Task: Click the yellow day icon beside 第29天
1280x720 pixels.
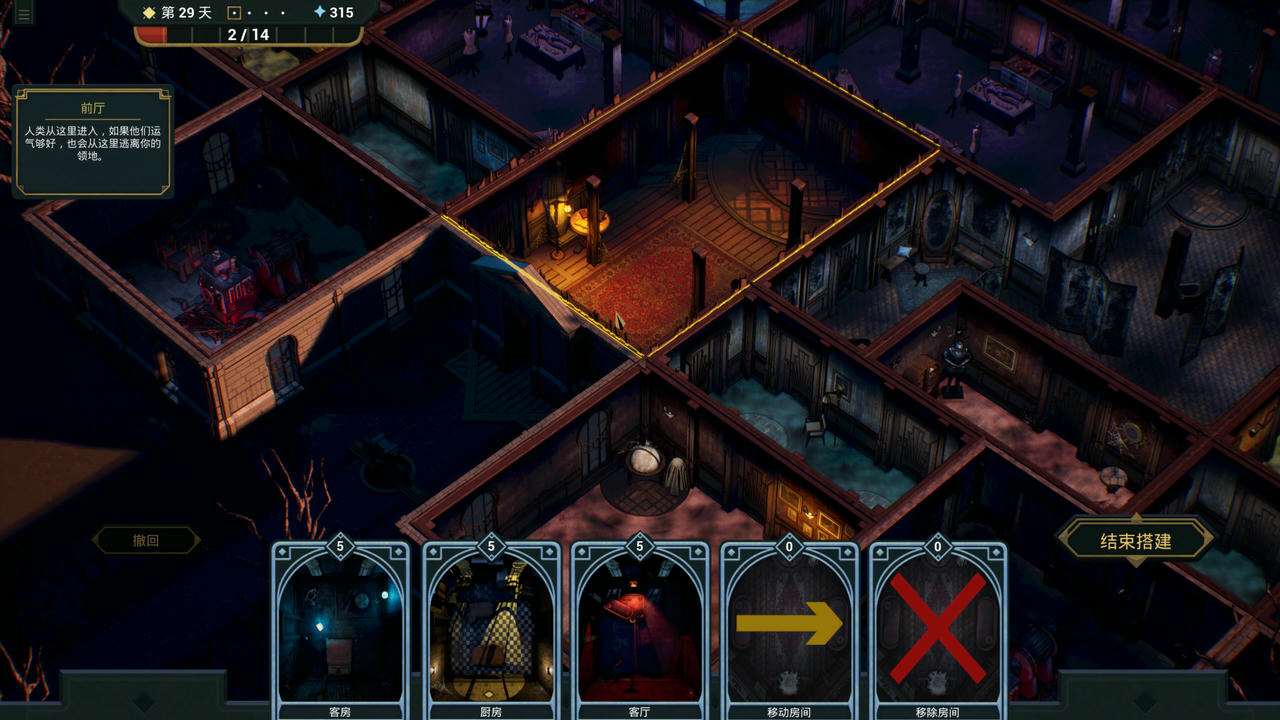Action: pyautogui.click(x=148, y=12)
